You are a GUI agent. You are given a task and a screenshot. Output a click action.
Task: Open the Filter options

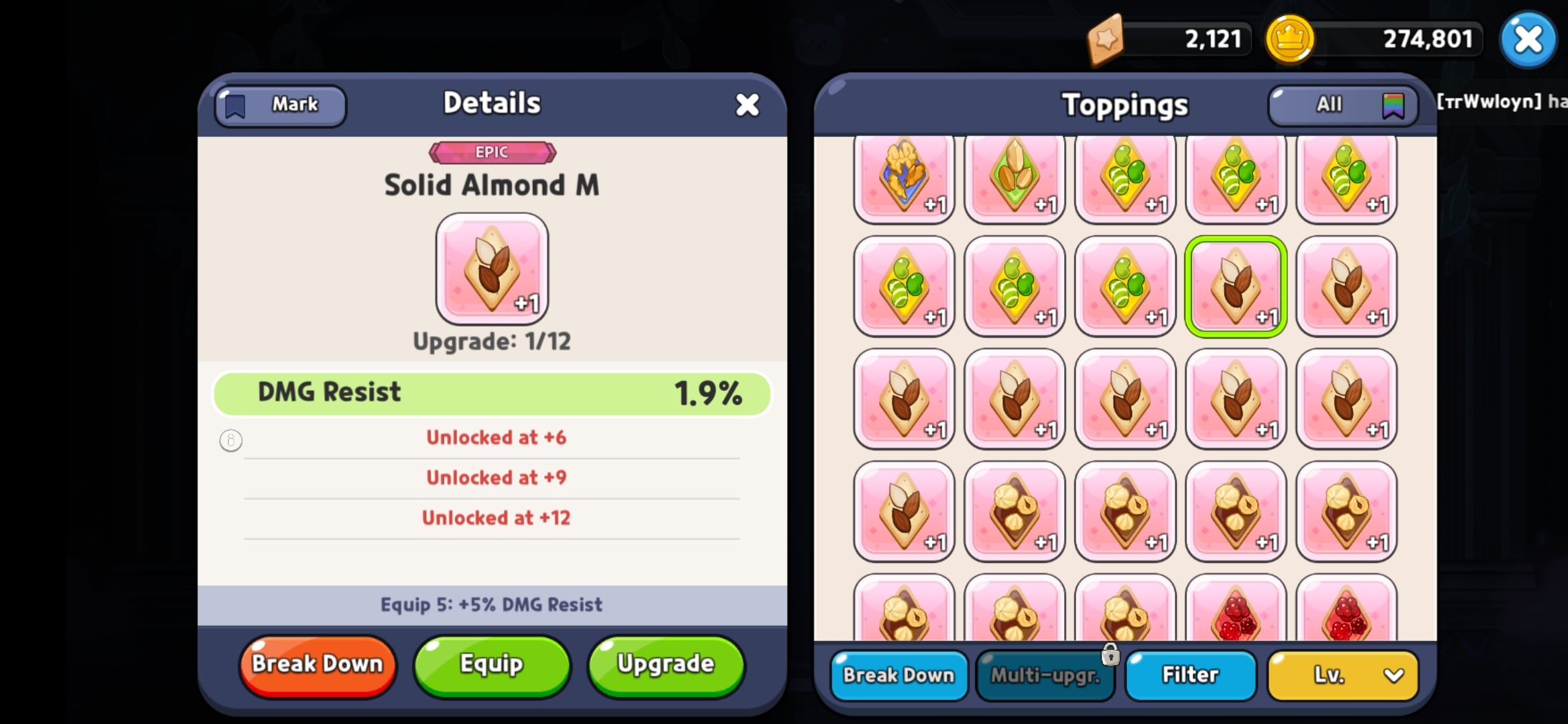[1190, 676]
